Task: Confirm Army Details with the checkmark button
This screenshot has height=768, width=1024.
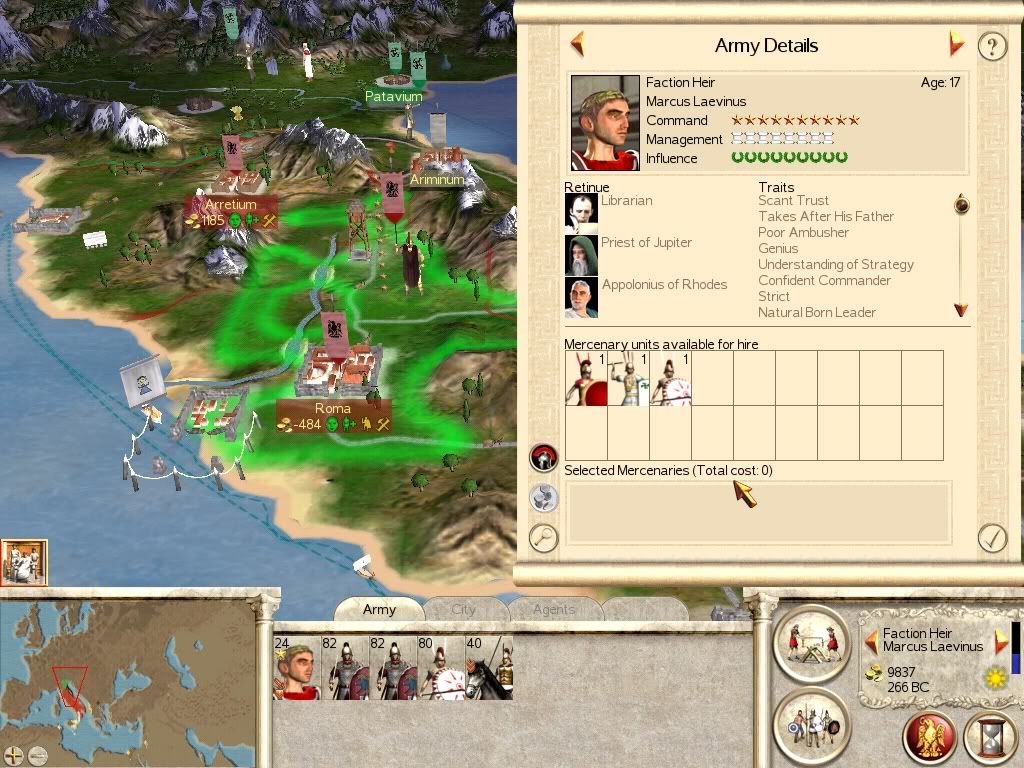Action: (991, 538)
